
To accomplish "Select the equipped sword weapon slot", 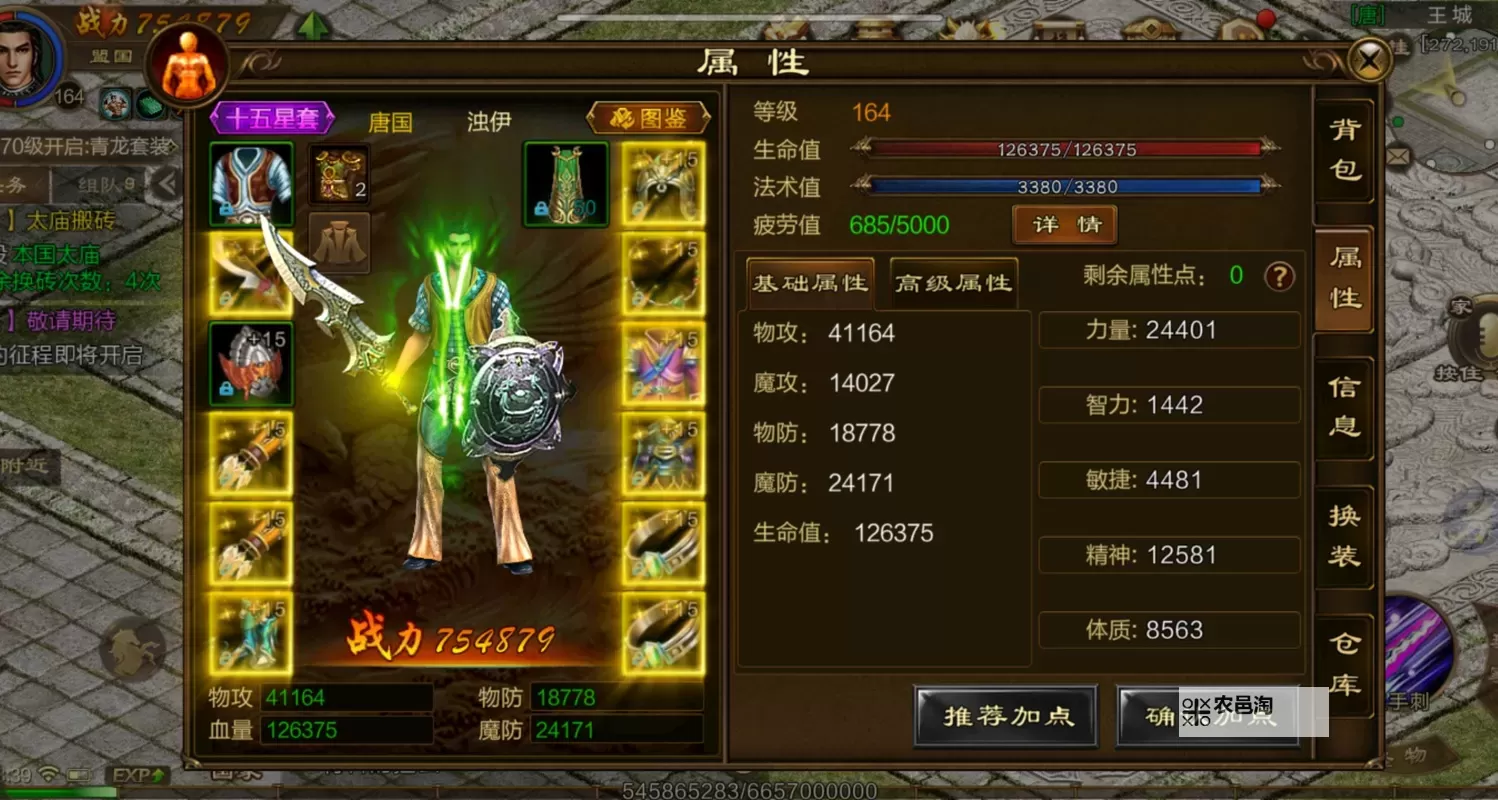I will [x=249, y=272].
